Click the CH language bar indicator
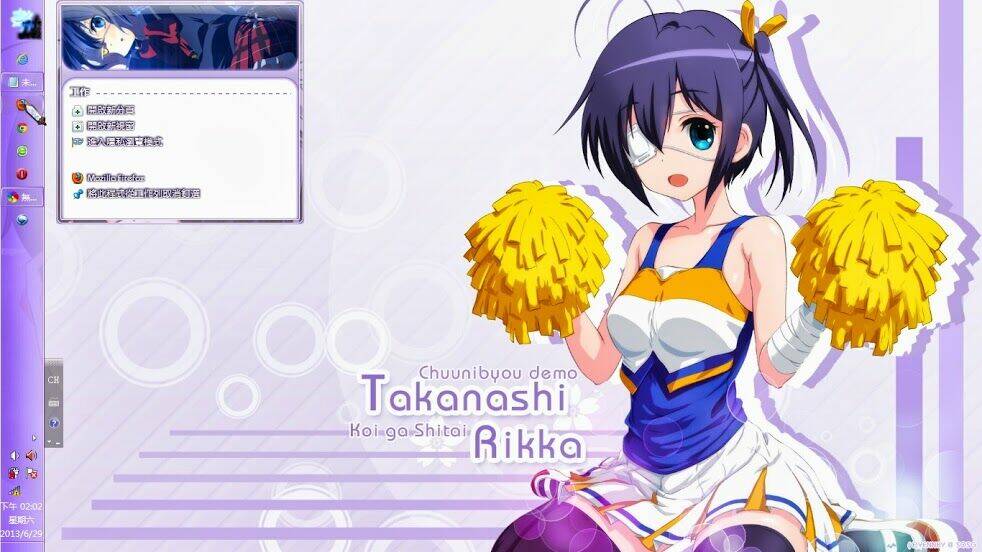The image size is (982, 552). [x=53, y=381]
